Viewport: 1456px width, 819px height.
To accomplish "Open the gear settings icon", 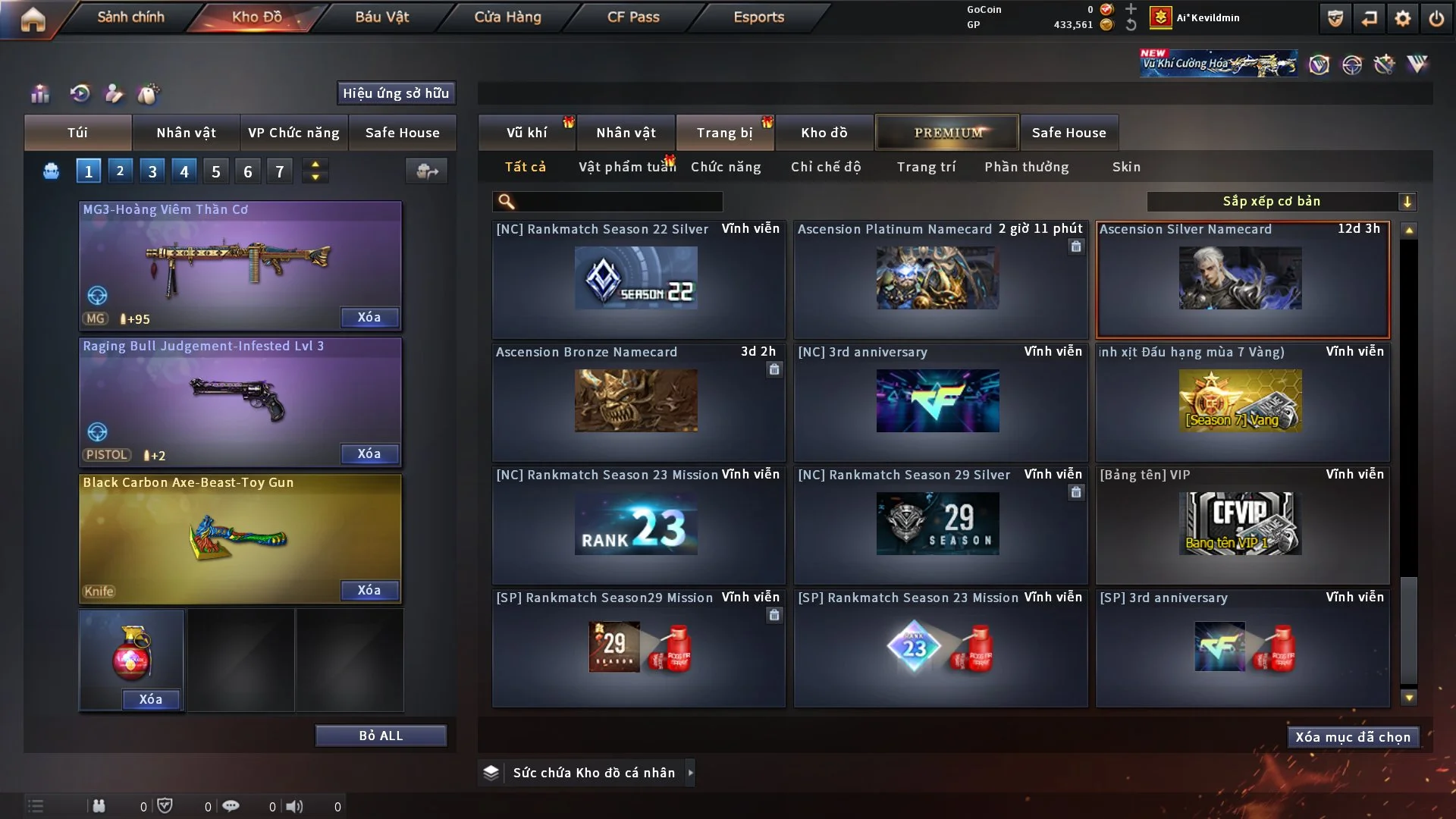I will click(x=1403, y=18).
